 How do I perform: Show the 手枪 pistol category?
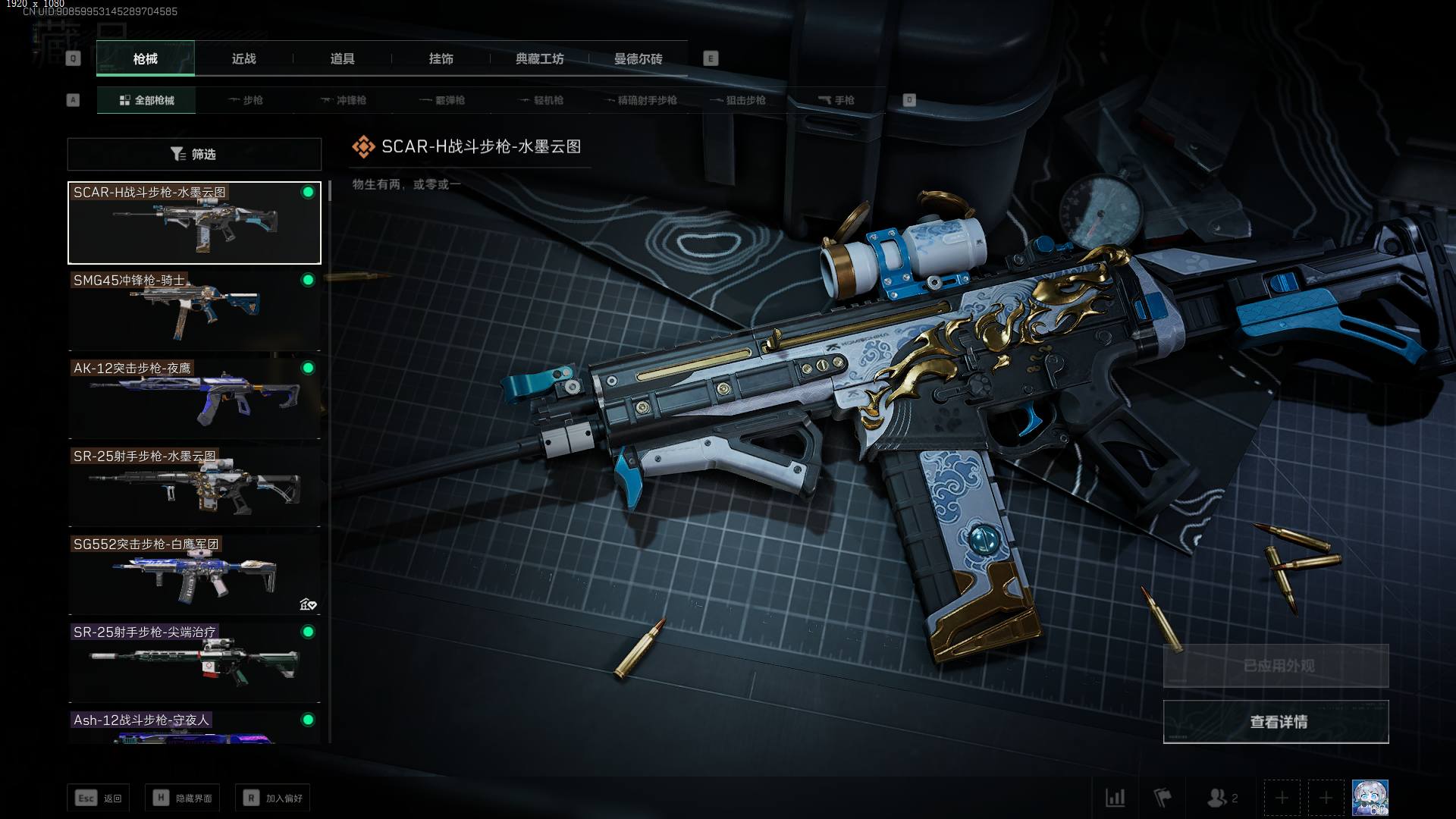836,100
